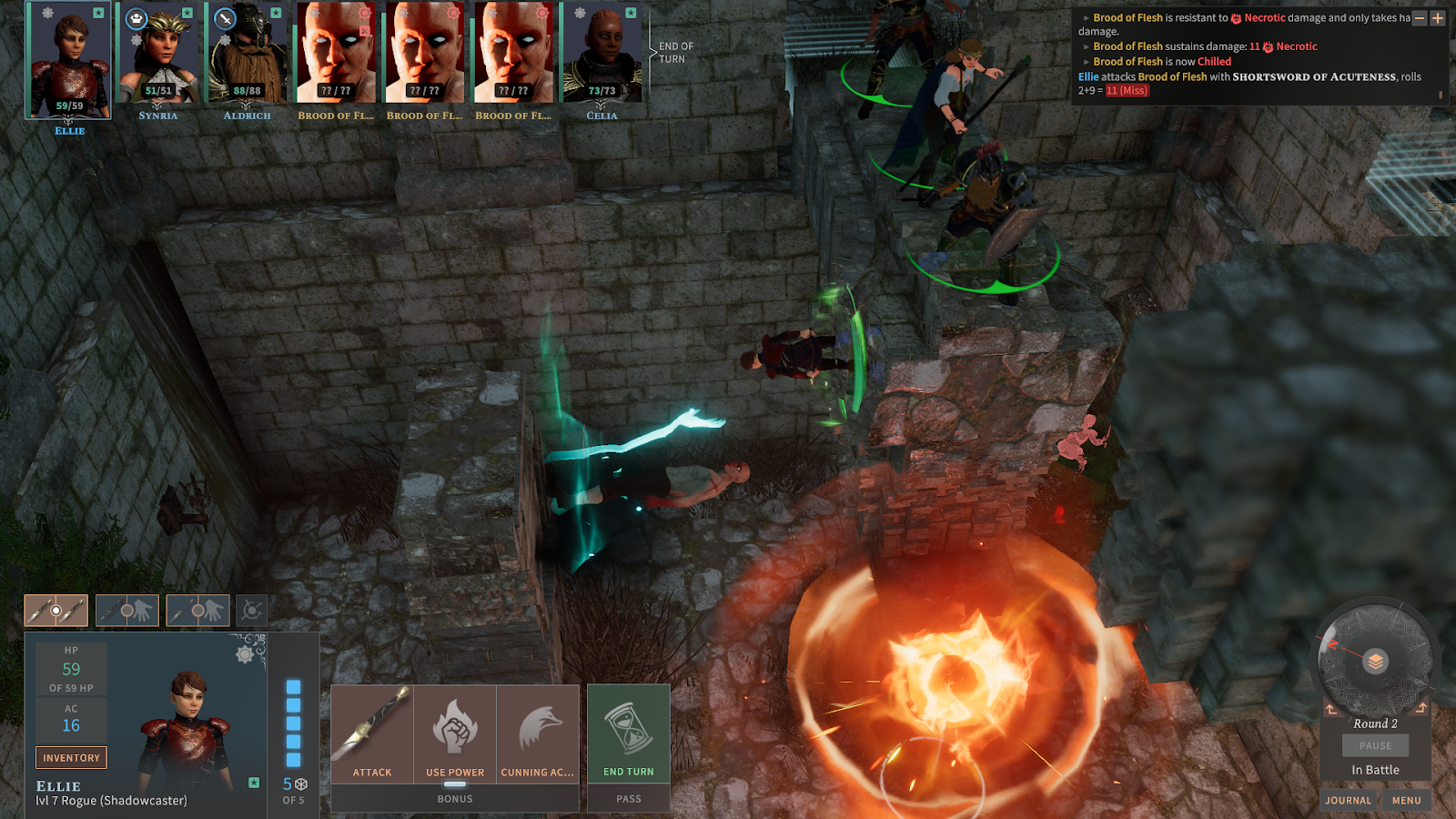This screenshot has height=819, width=1456.
Task: Open the Use Power action
Action: coord(455,733)
